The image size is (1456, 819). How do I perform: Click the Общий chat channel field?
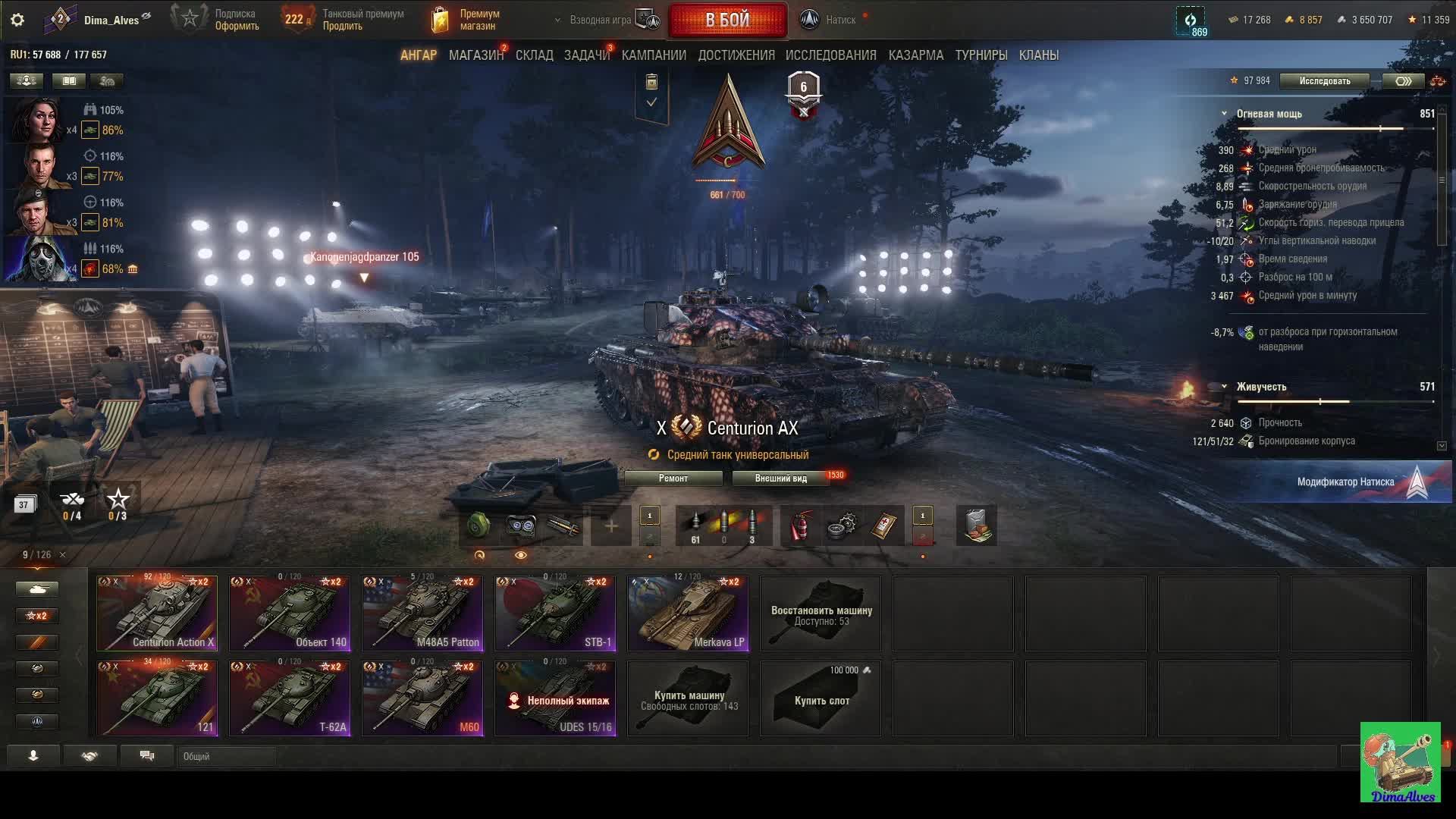click(x=227, y=756)
